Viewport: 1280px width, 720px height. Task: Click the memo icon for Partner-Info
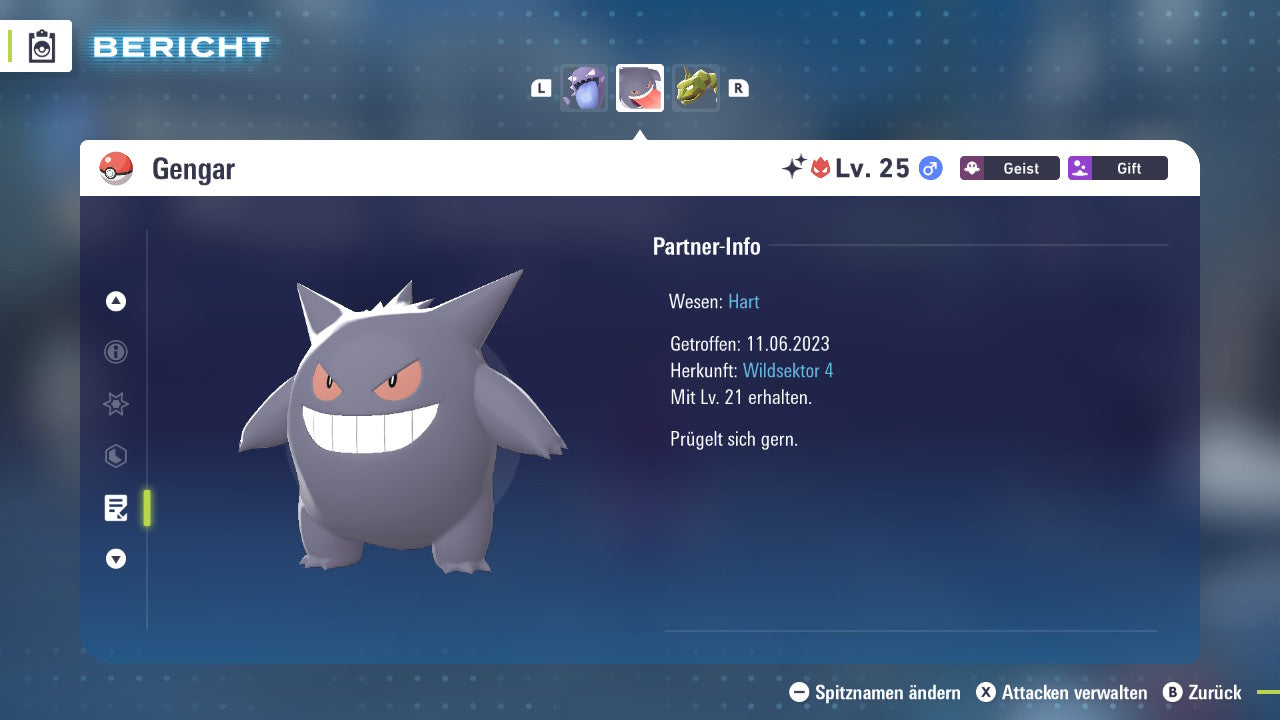coord(117,508)
